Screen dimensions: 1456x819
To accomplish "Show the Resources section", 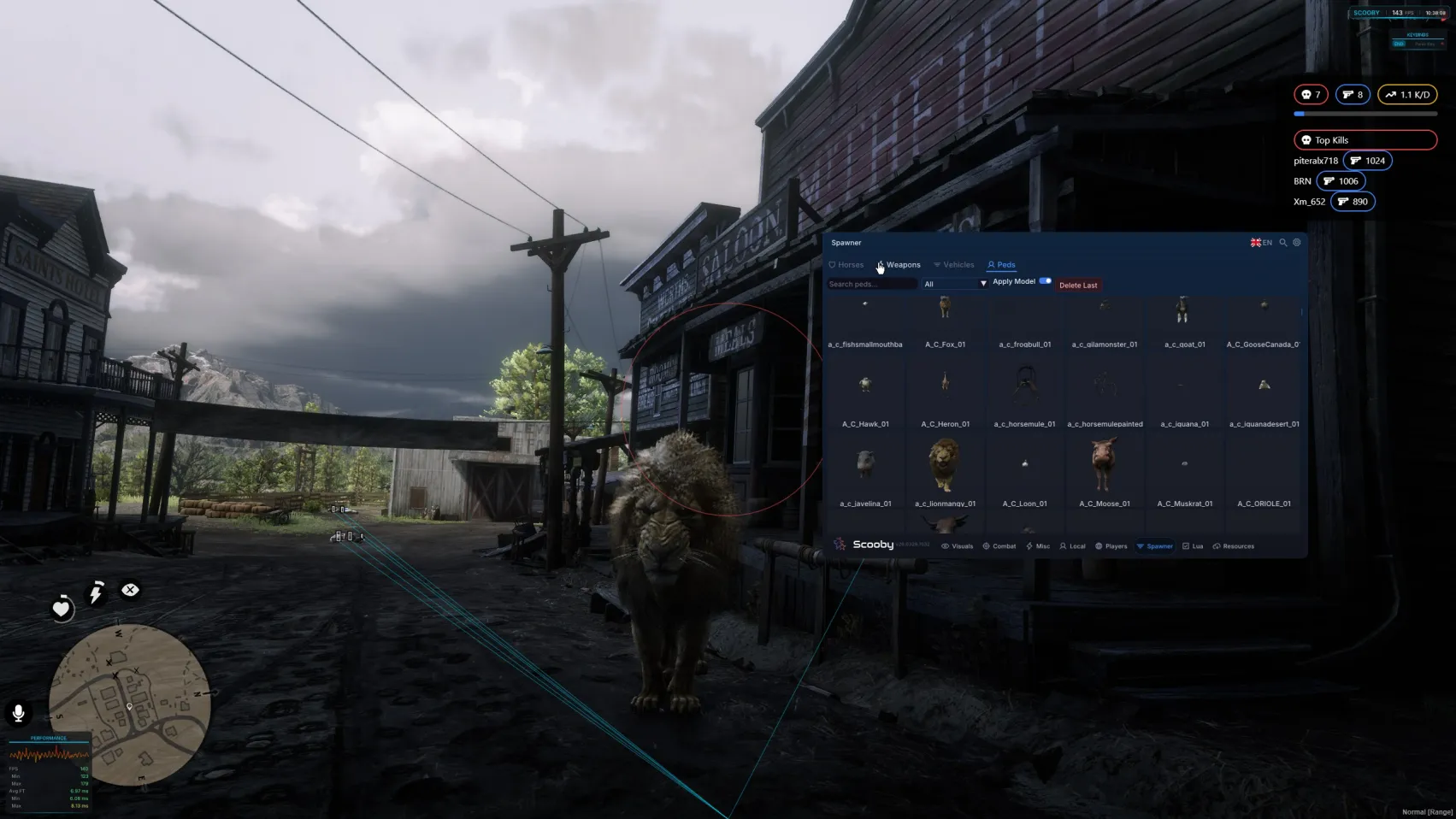I will 1234,546.
